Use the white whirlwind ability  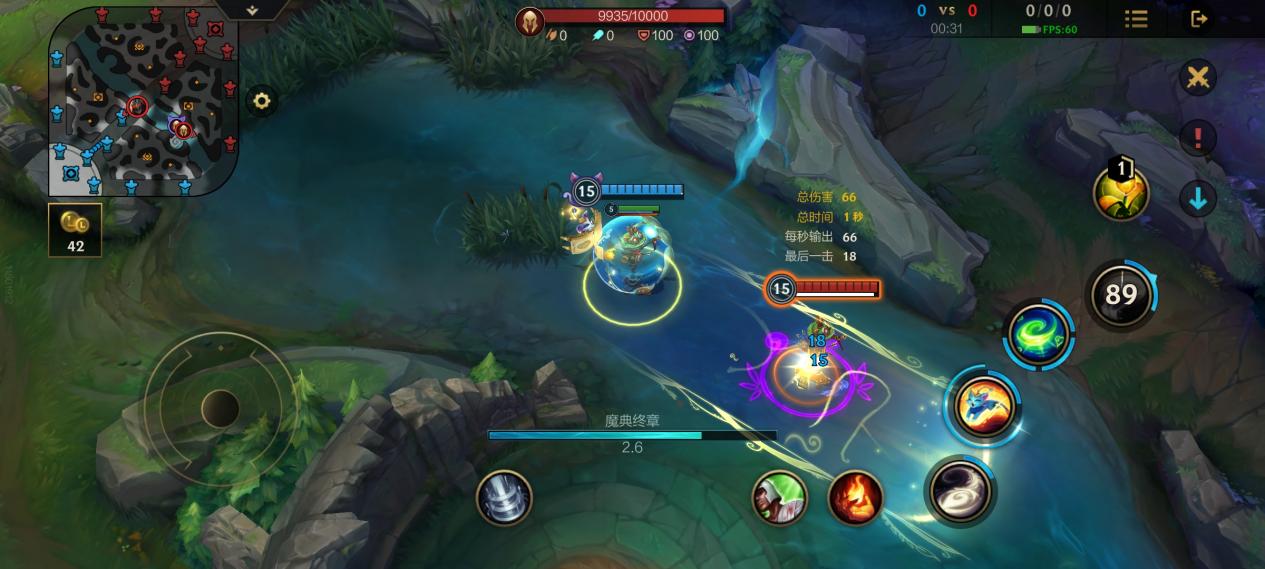click(x=960, y=490)
